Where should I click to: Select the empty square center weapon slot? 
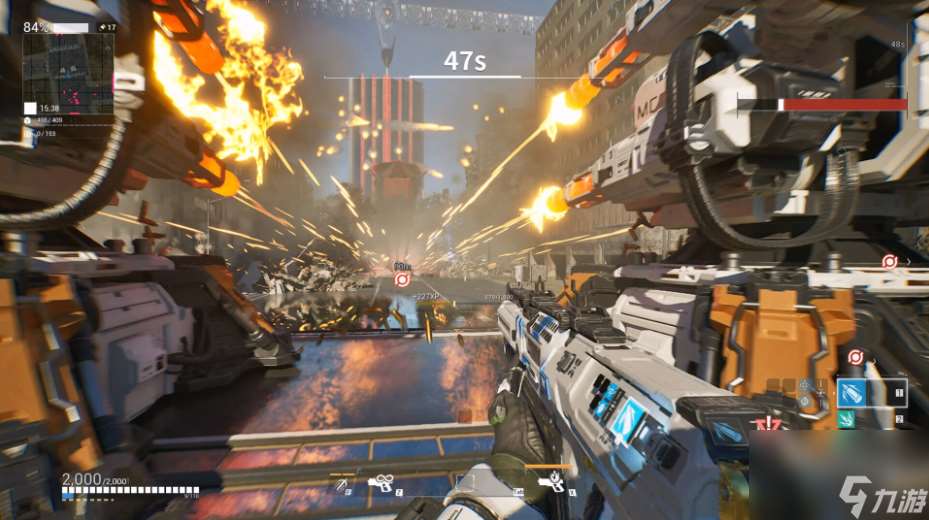pyautogui.click(x=465, y=483)
